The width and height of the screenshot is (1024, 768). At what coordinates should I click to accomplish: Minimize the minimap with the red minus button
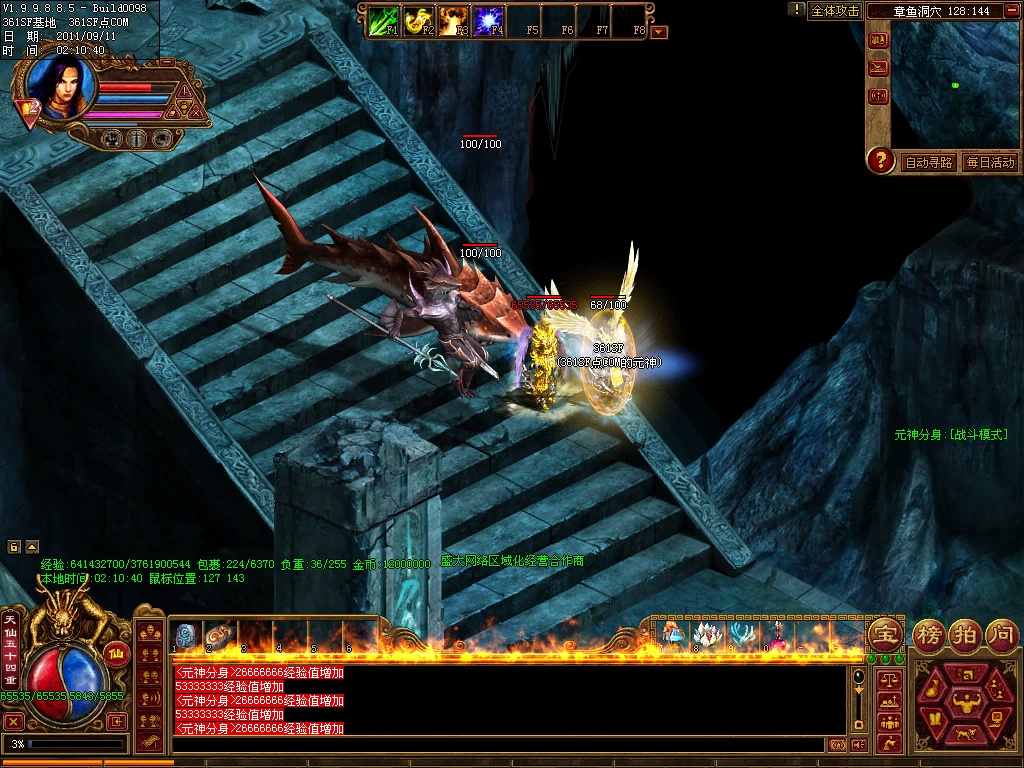pos(1010,10)
